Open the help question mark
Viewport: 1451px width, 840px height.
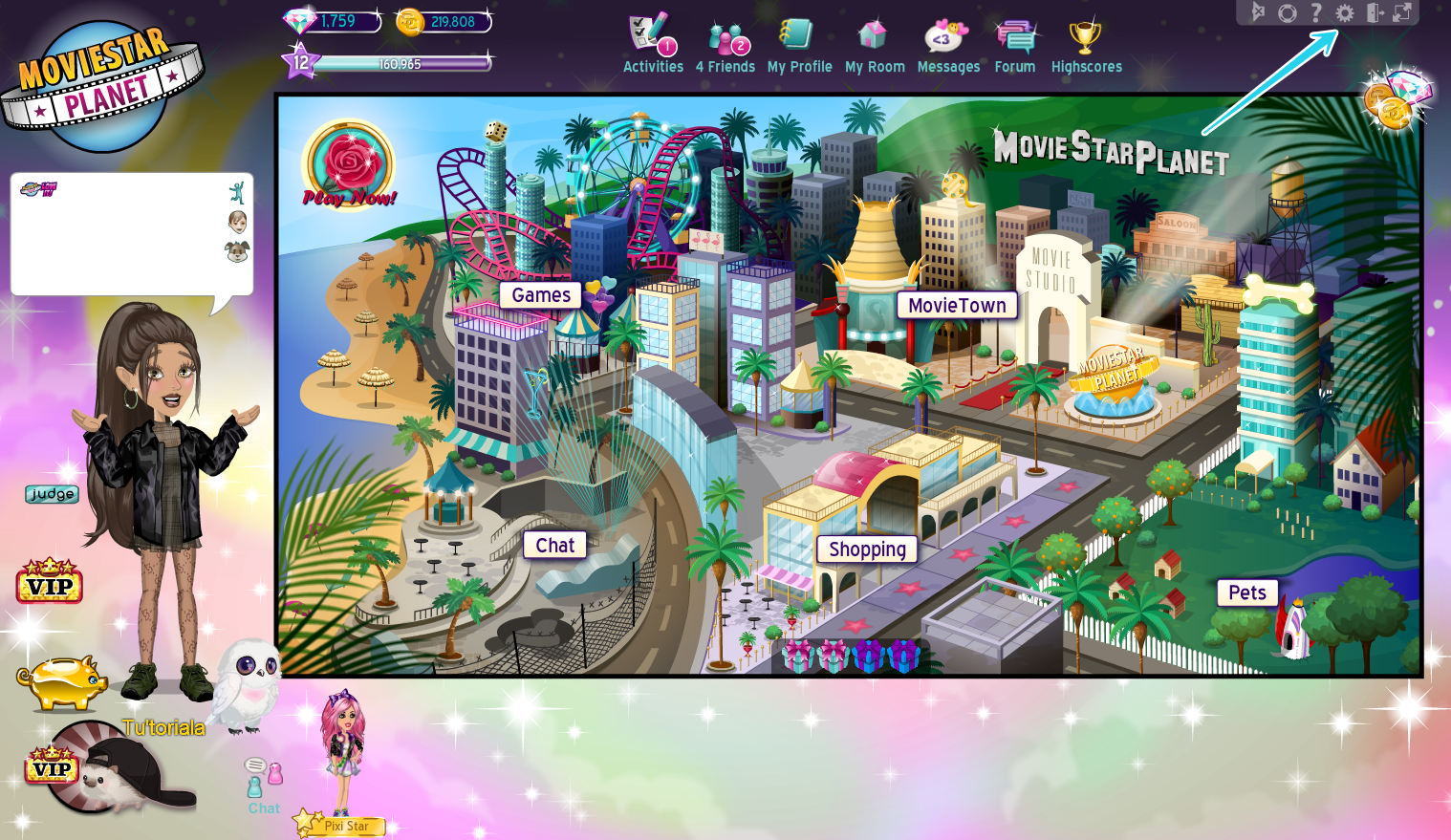(1314, 13)
